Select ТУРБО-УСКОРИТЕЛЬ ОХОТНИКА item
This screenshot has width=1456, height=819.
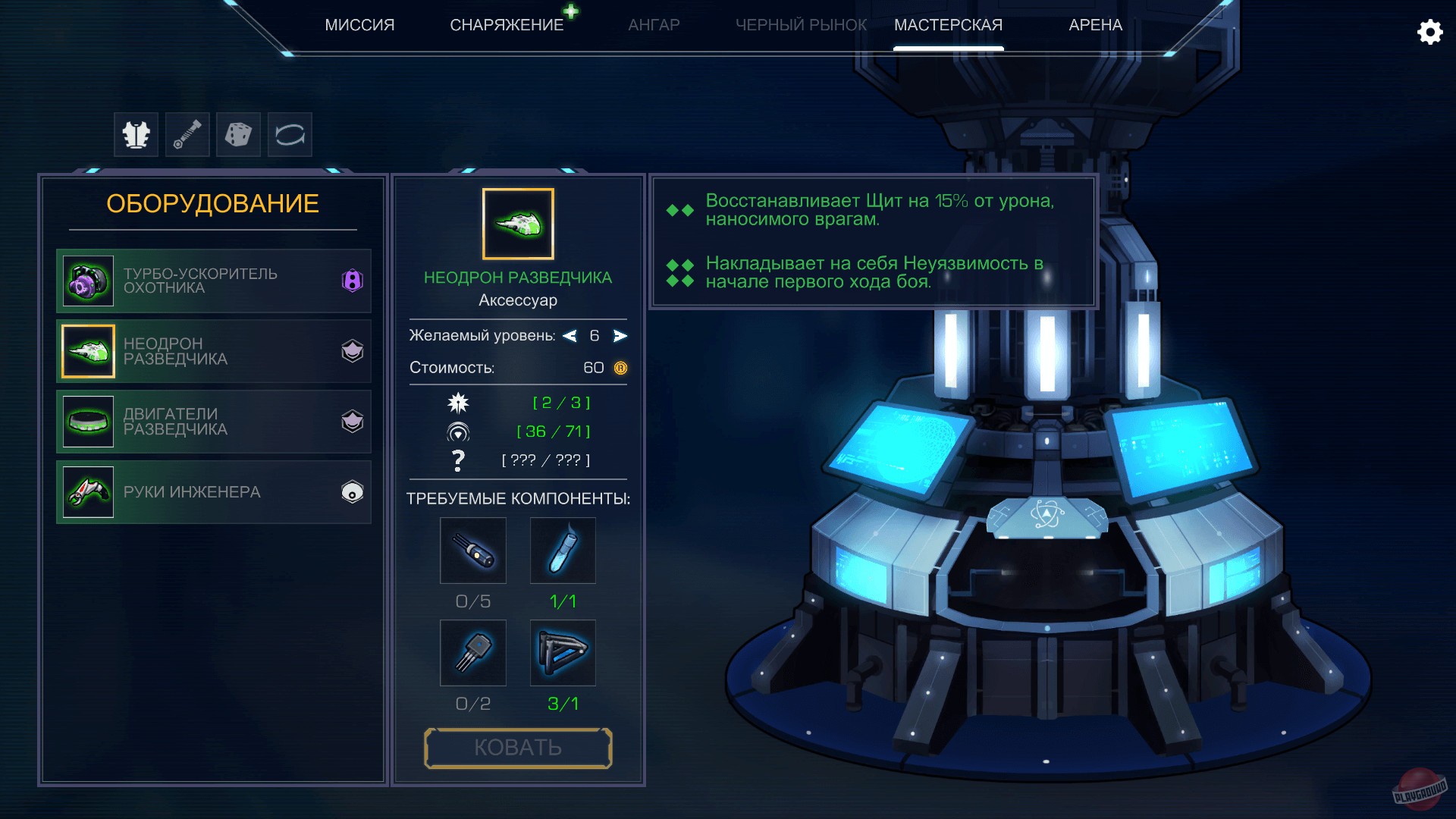pos(214,281)
